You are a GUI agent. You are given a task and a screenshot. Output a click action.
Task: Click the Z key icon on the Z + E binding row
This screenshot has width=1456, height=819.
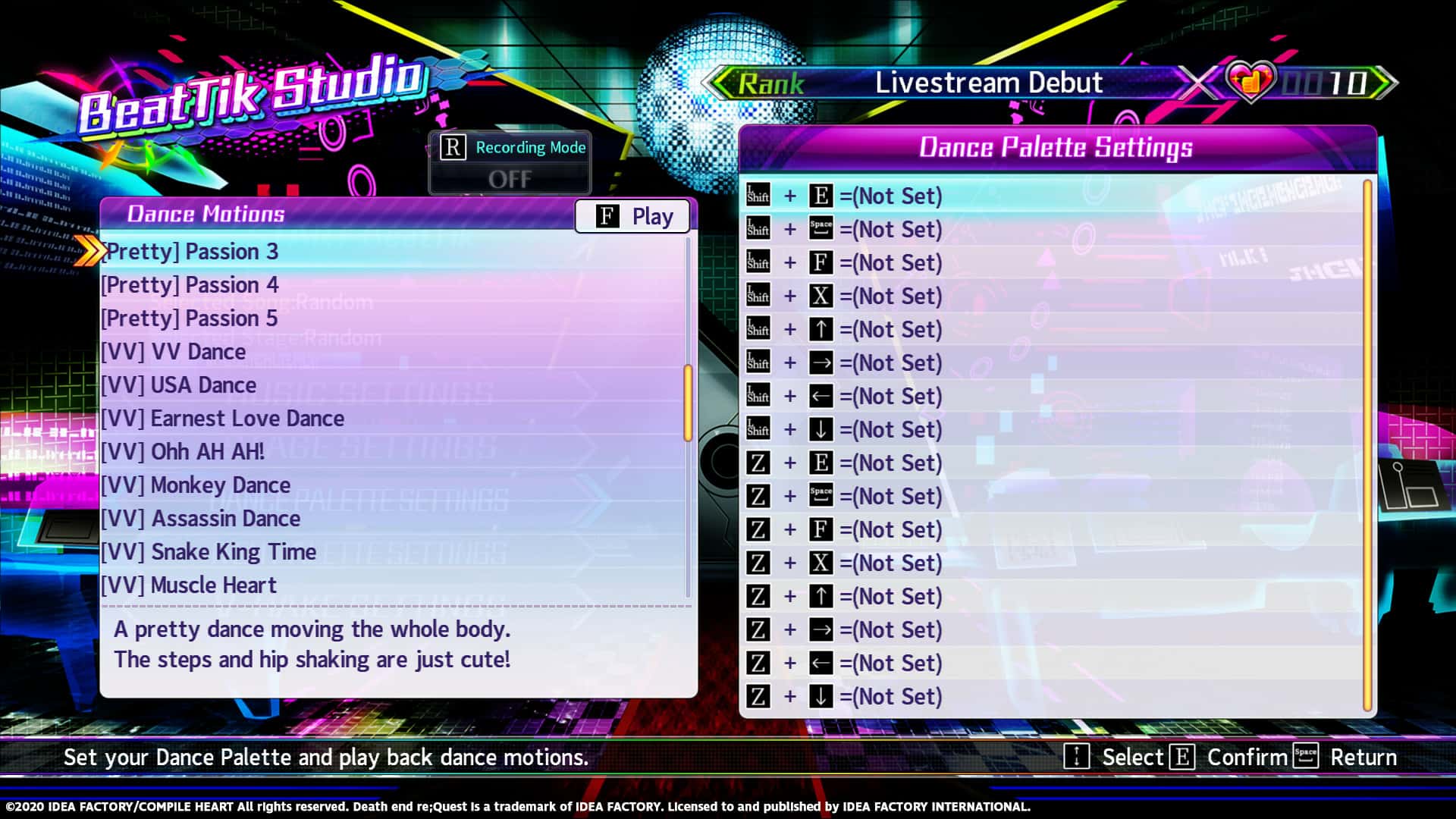[x=758, y=463]
